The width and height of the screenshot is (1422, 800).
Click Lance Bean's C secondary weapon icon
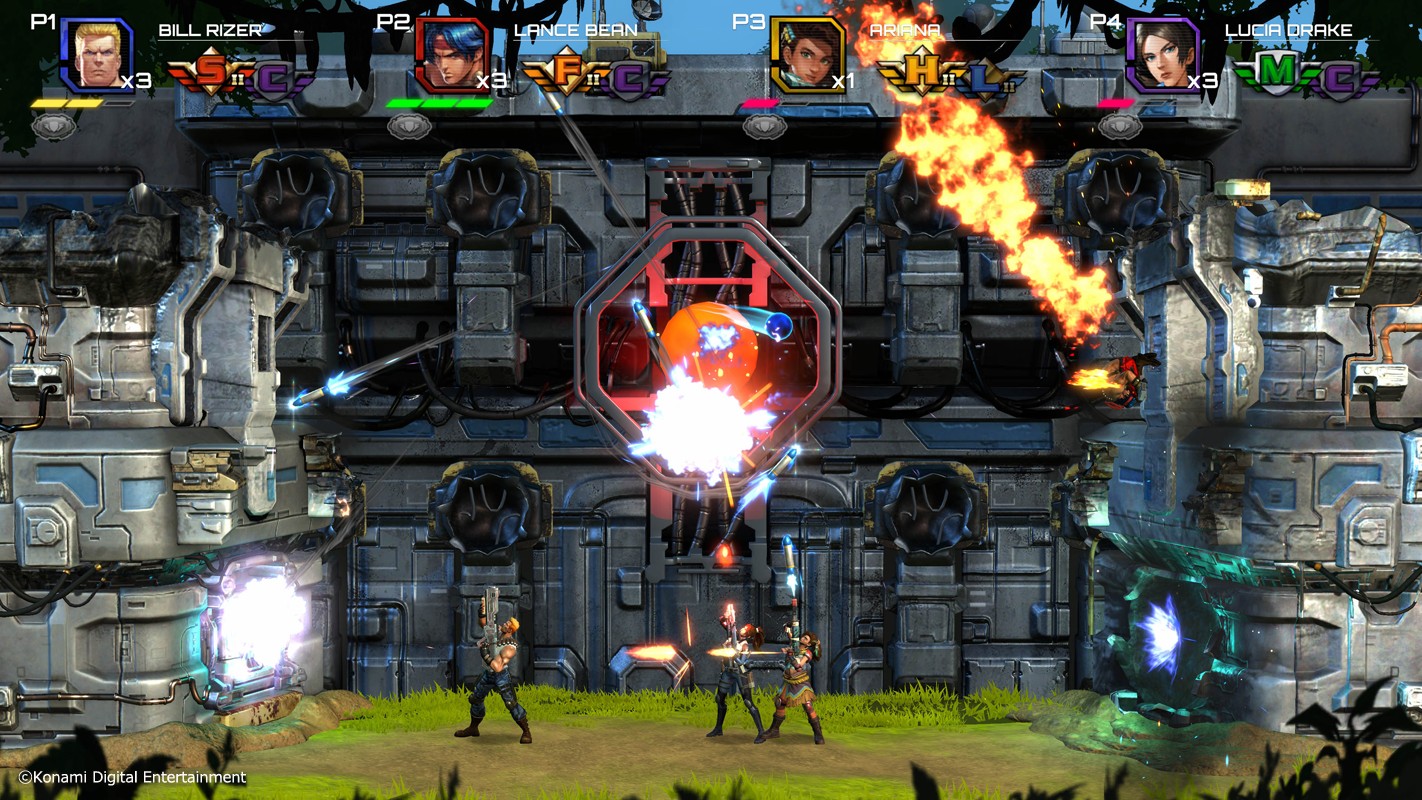pyautogui.click(x=628, y=76)
